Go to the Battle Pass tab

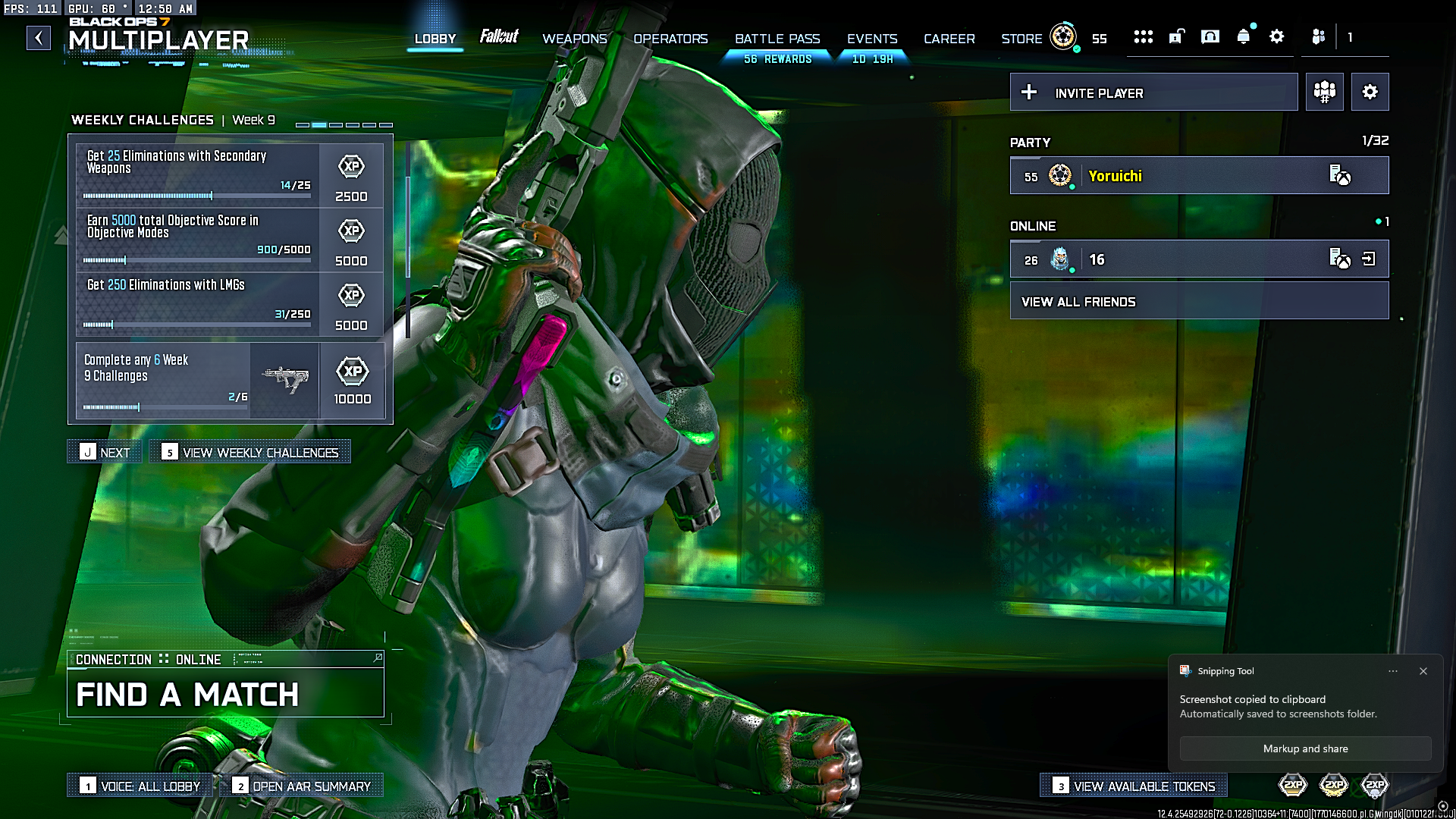777,39
